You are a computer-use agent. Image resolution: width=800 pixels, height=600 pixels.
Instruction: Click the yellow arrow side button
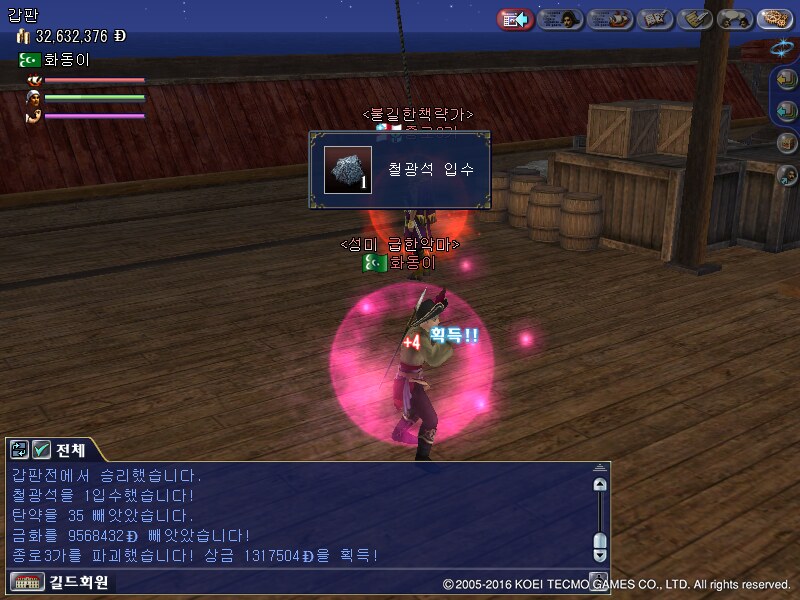point(788,79)
